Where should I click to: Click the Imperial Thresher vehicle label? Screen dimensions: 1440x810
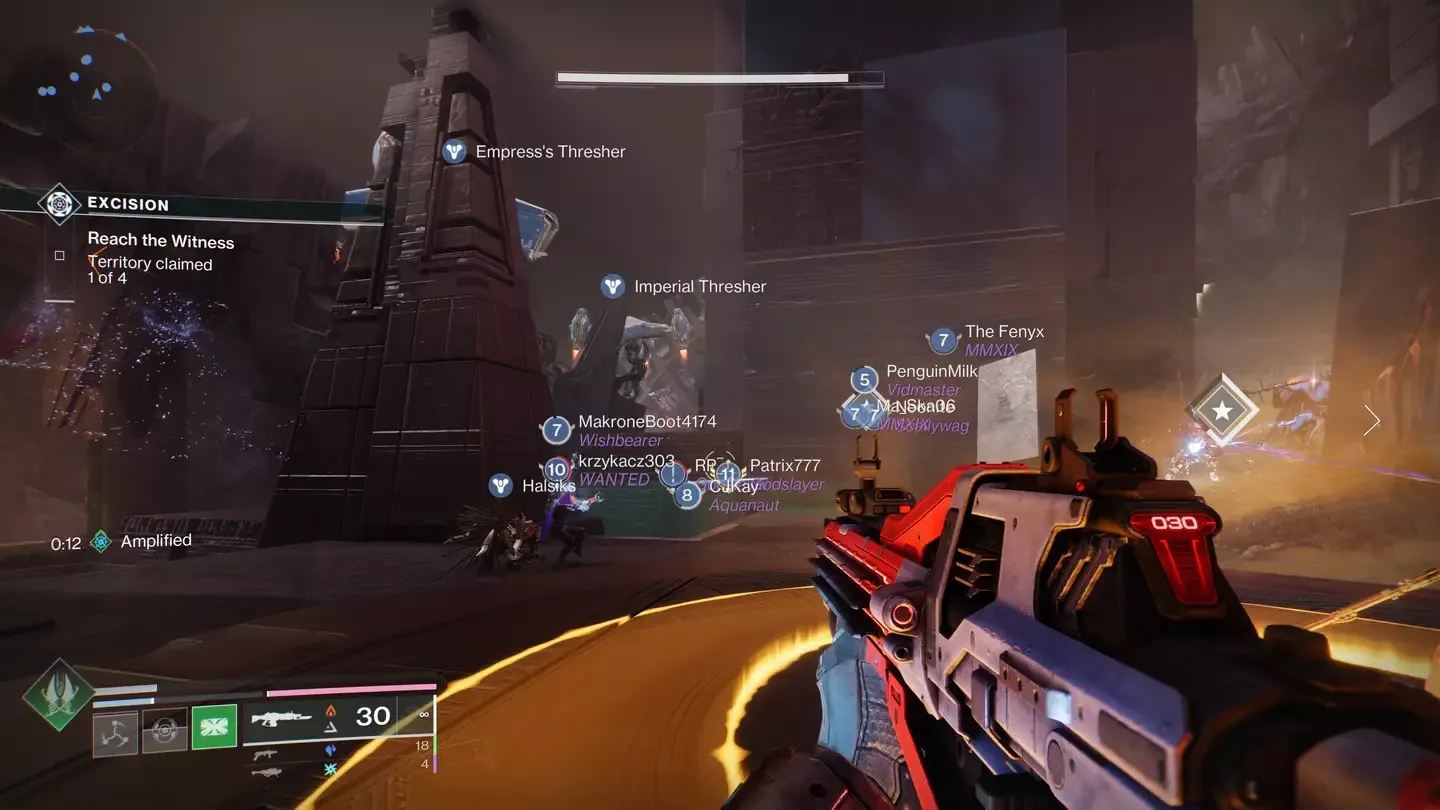click(700, 286)
